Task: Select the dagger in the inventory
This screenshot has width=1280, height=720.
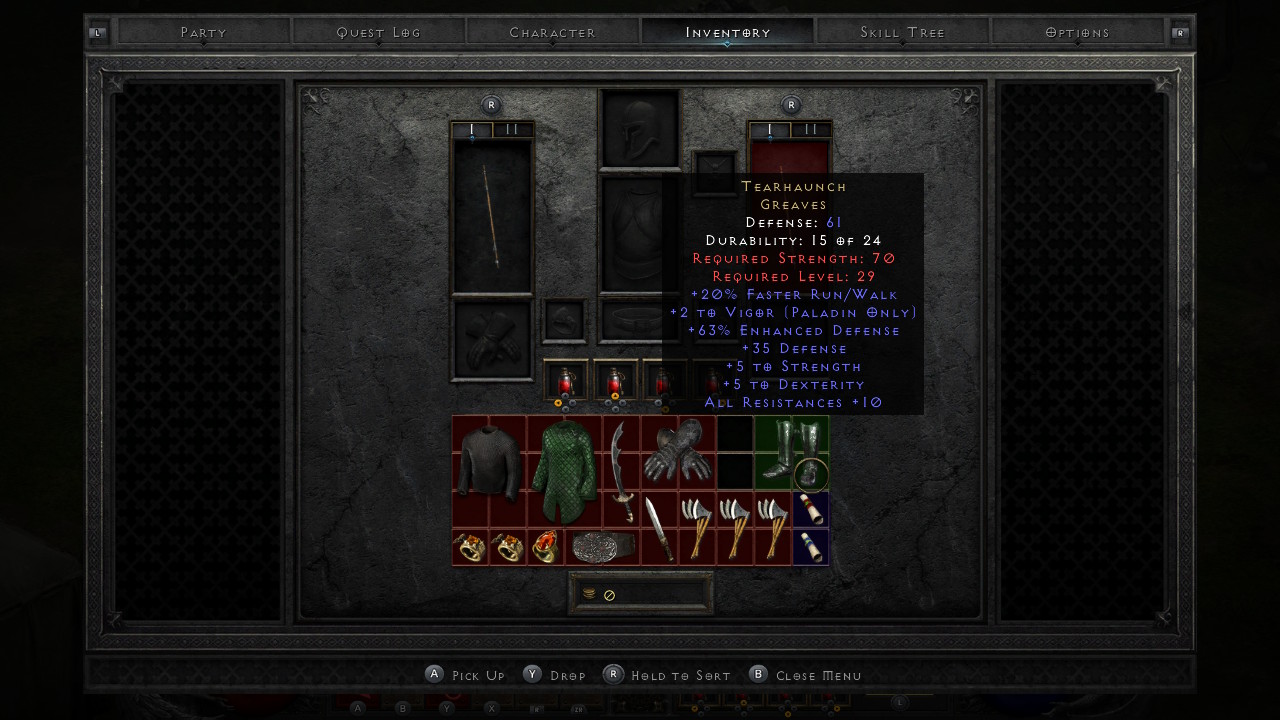Action: (658, 527)
